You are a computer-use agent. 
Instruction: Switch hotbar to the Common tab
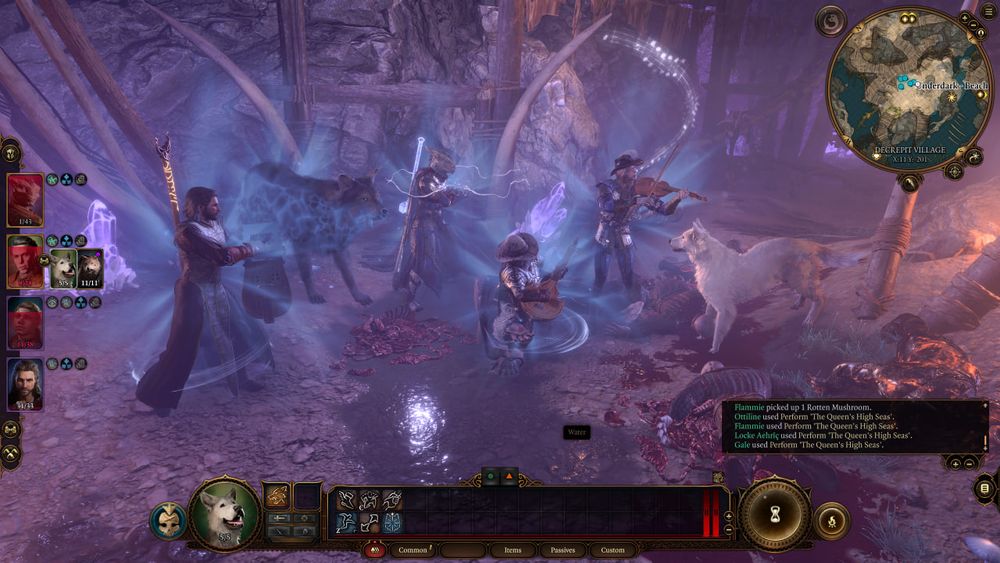[413, 550]
